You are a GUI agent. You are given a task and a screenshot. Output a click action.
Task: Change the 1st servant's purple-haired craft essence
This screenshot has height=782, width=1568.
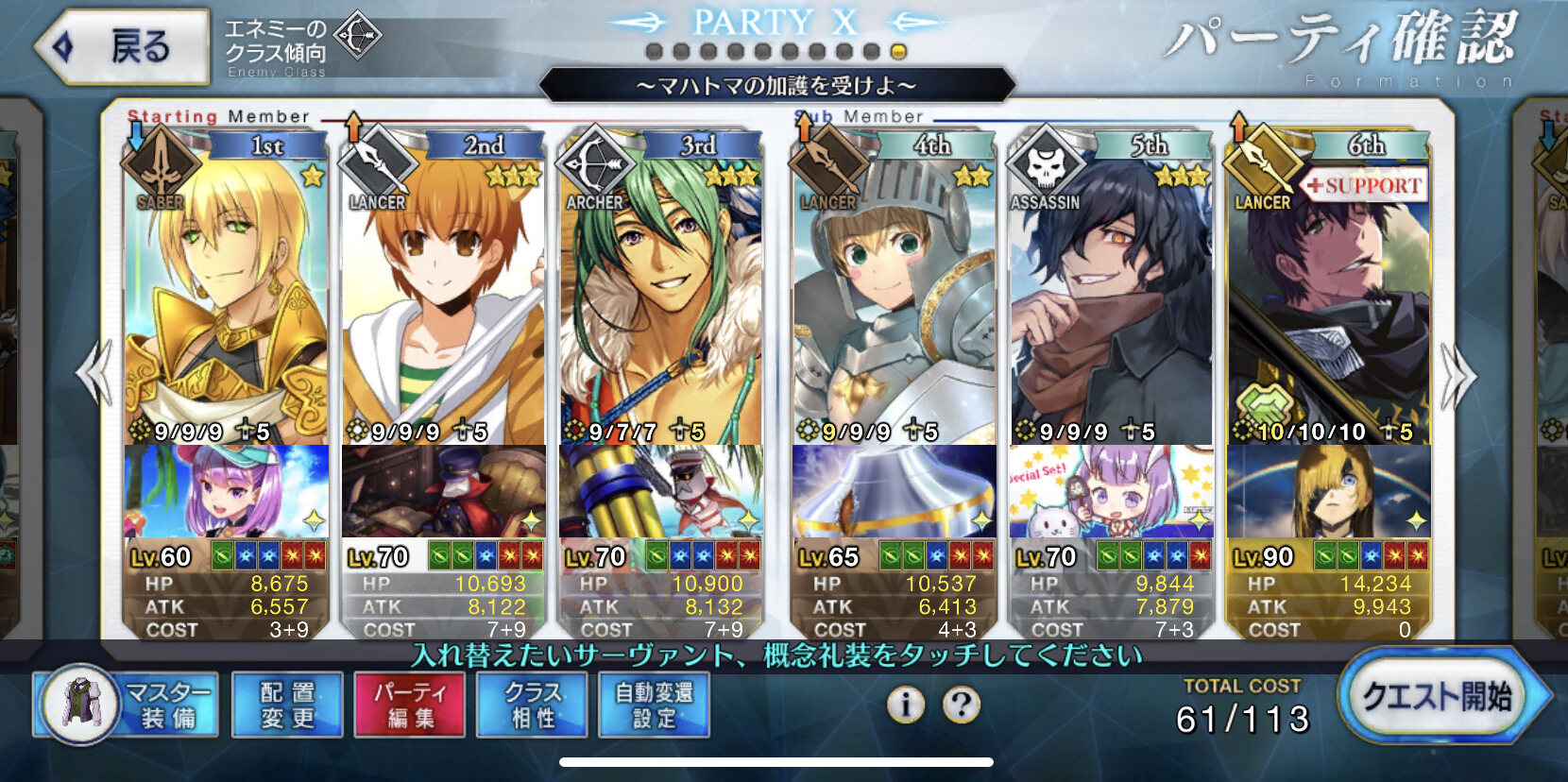click(x=227, y=491)
